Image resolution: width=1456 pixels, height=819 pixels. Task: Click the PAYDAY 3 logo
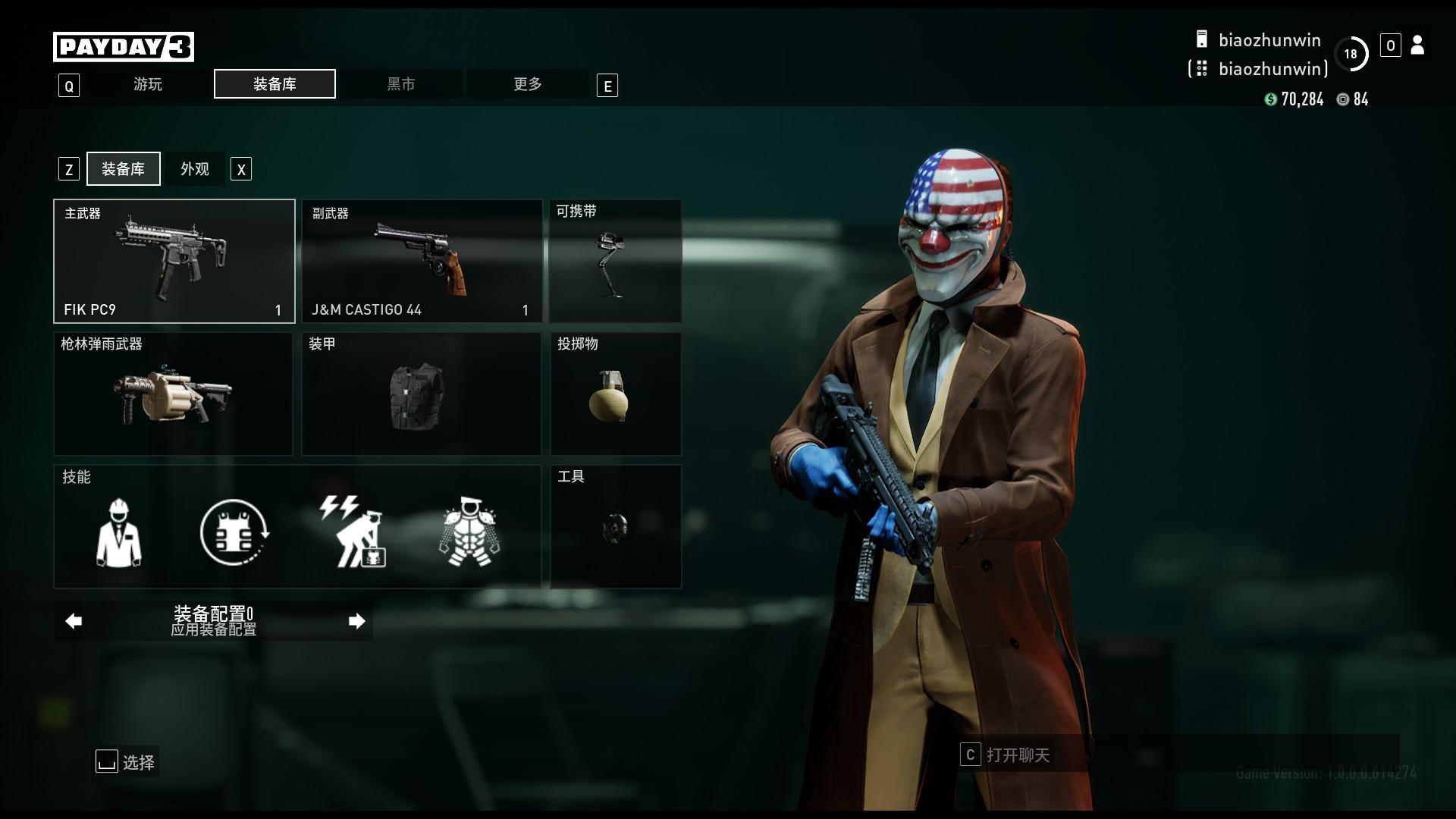(x=124, y=47)
